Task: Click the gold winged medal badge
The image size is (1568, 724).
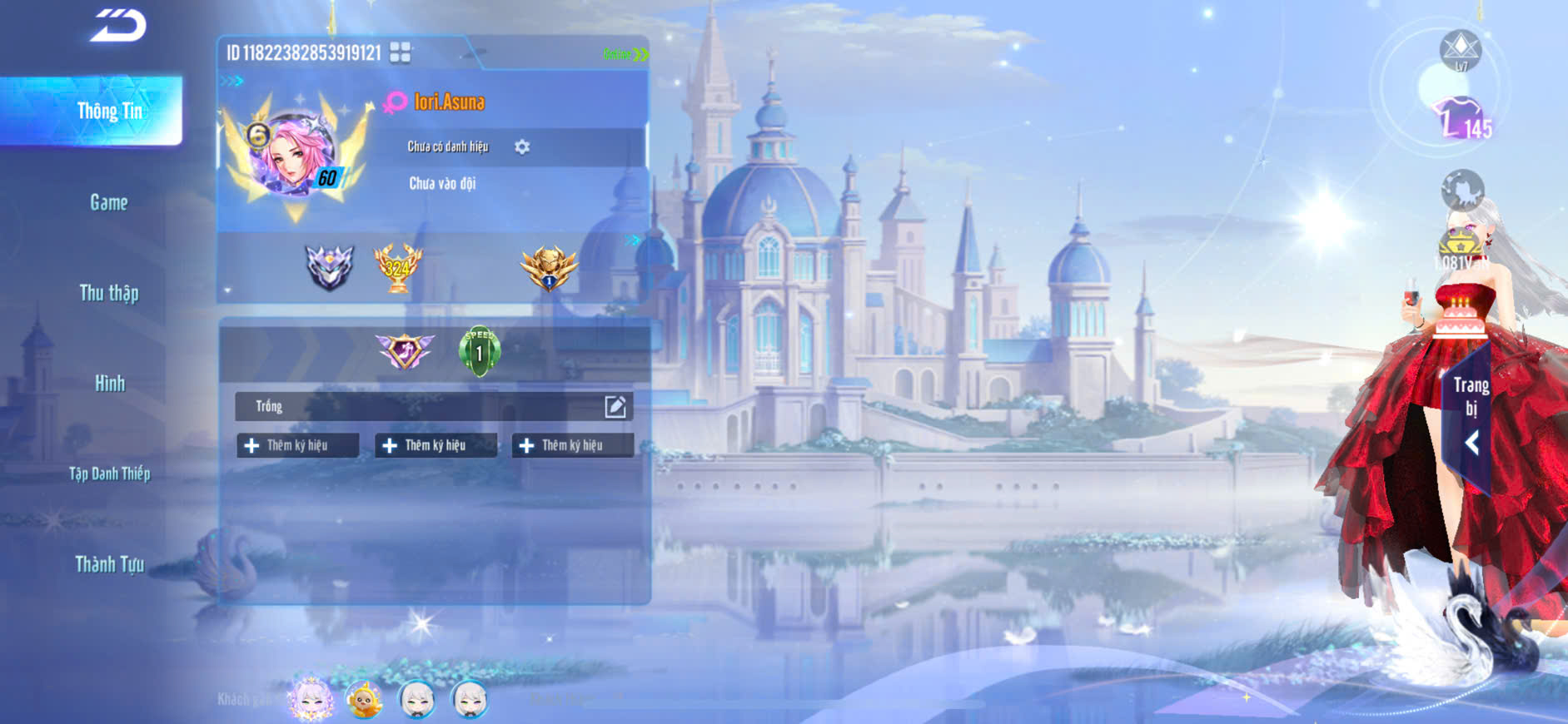Action: [549, 267]
